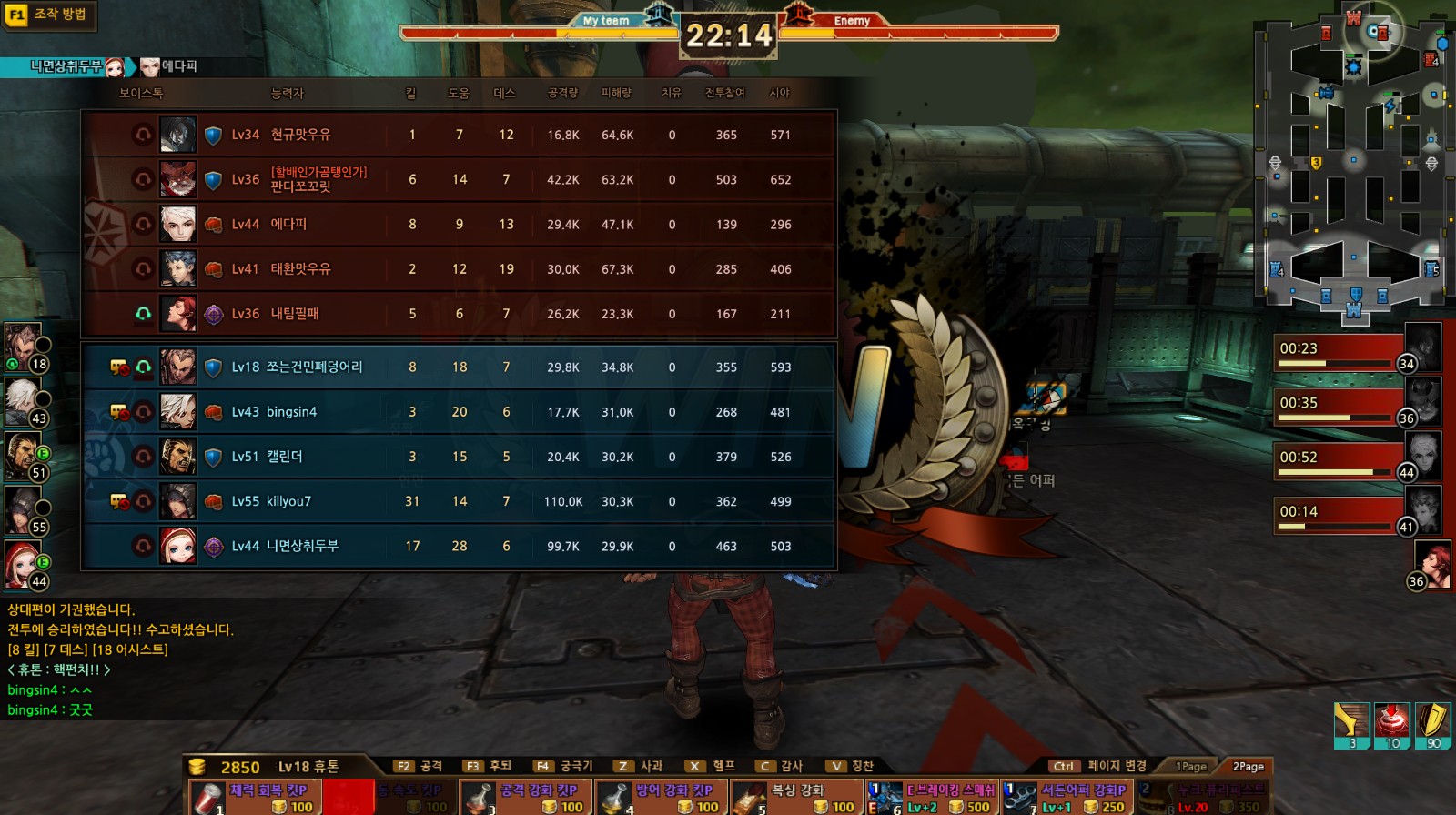Open the 2Page shop tab
The width and height of the screenshot is (1456, 815).
(x=1248, y=767)
